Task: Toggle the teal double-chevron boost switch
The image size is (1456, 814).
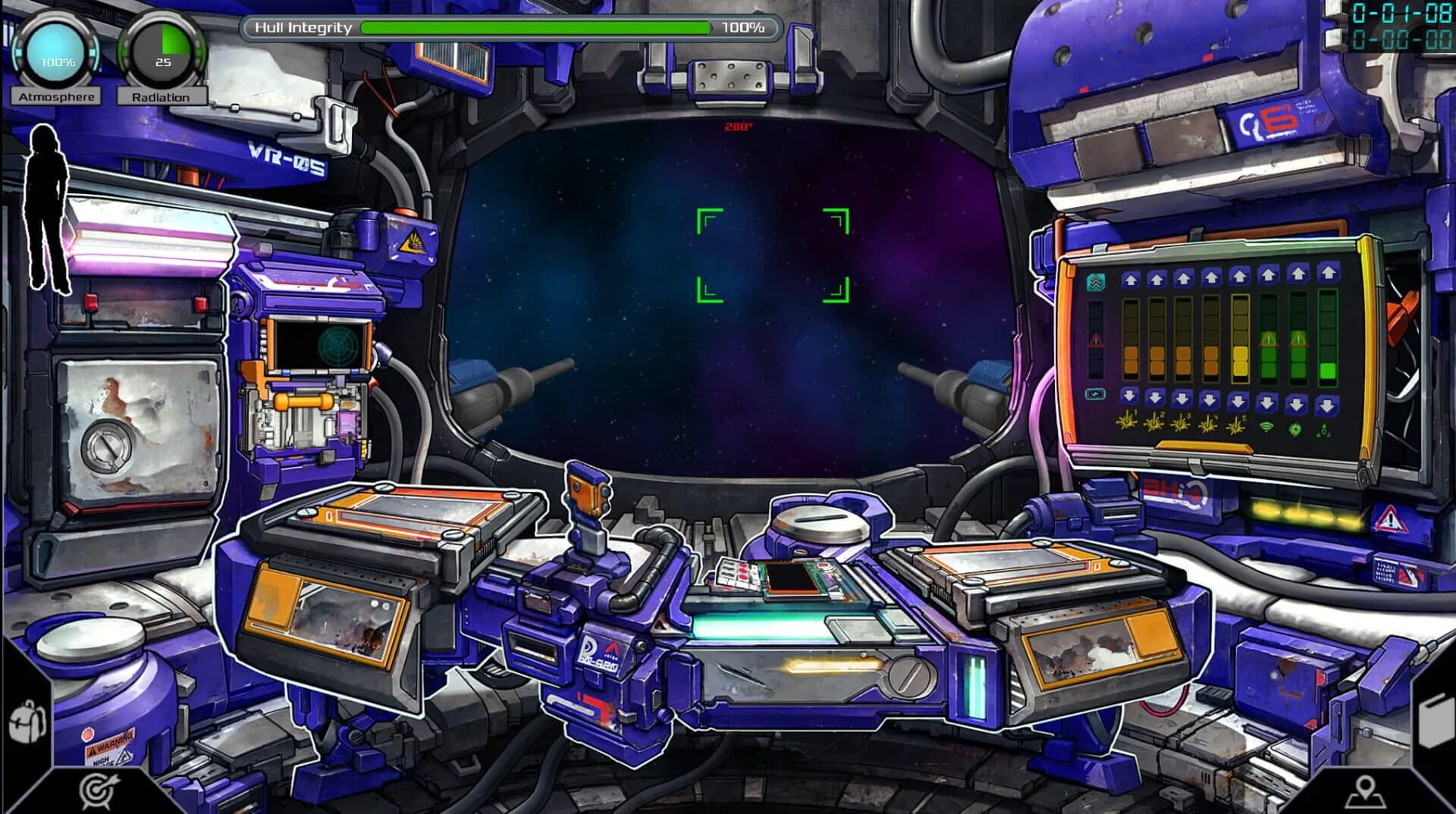Action: (1097, 280)
